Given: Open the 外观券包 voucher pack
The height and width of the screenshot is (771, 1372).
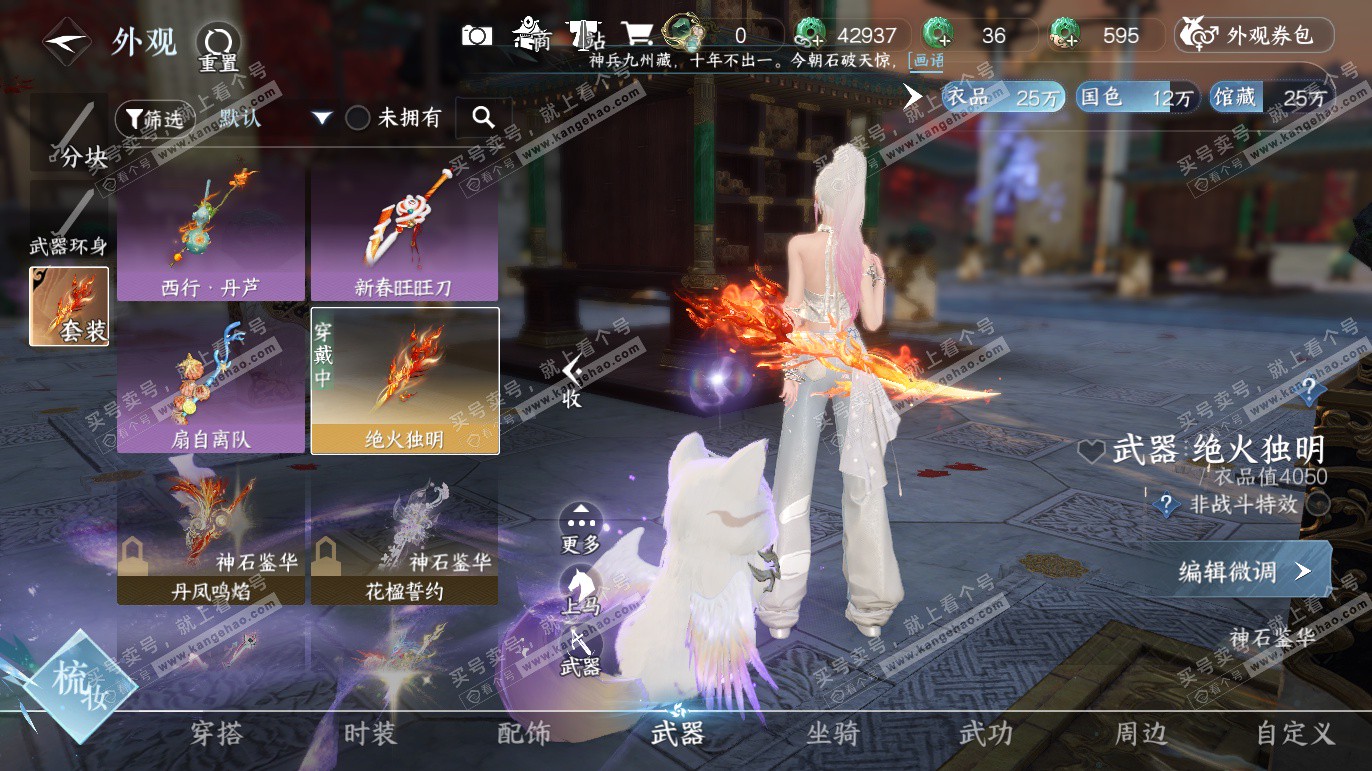Looking at the screenshot, I should [x=1254, y=36].
